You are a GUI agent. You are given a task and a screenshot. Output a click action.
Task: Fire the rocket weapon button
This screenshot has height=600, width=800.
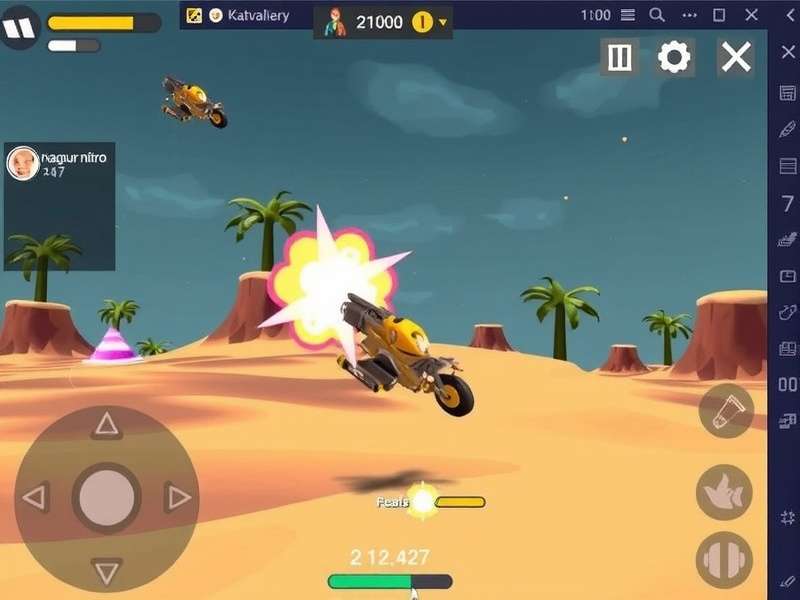click(725, 410)
